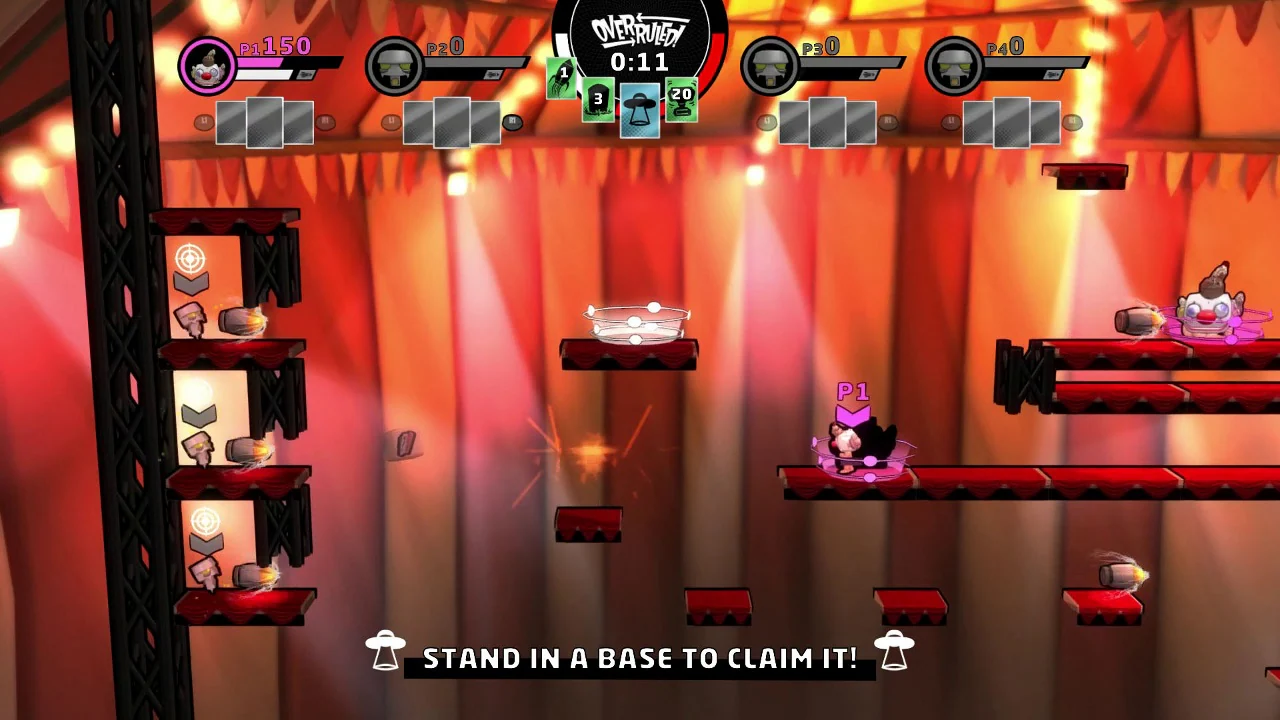Click the STAND IN A BASE TO CLAIM IT banner

[640, 658]
